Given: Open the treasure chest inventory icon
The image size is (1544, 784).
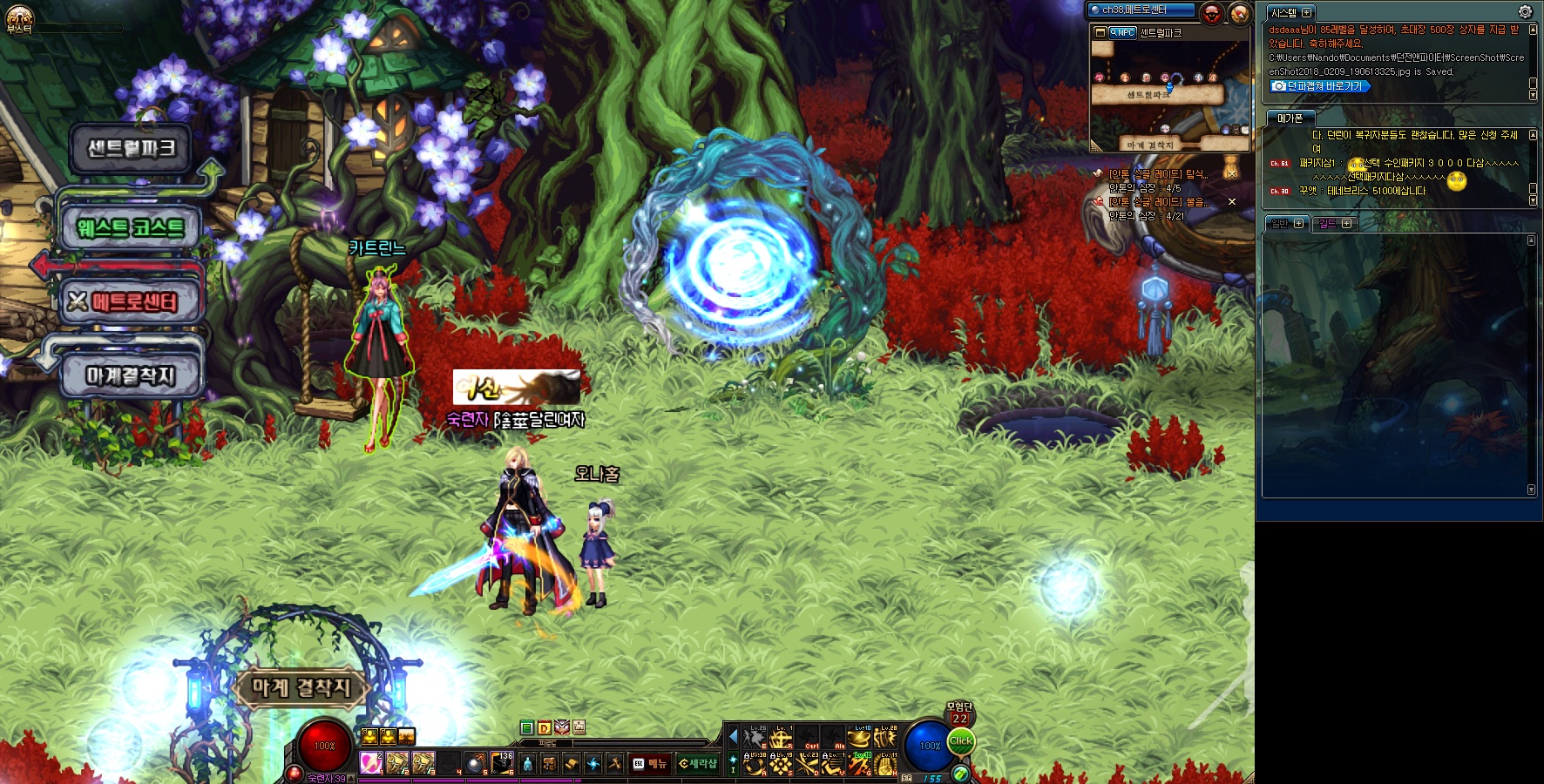Looking at the screenshot, I should 550,764.
